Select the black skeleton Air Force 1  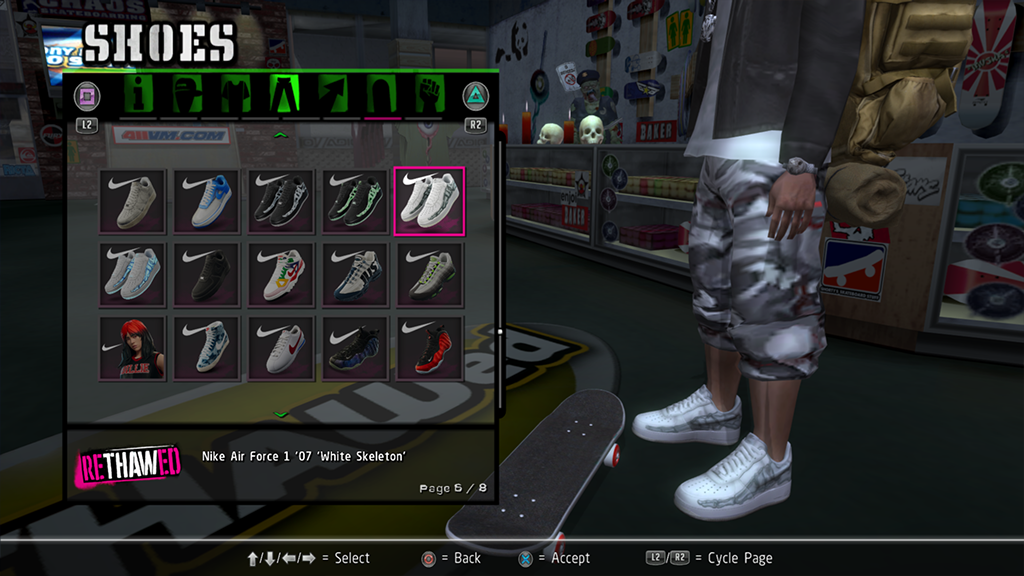point(282,201)
